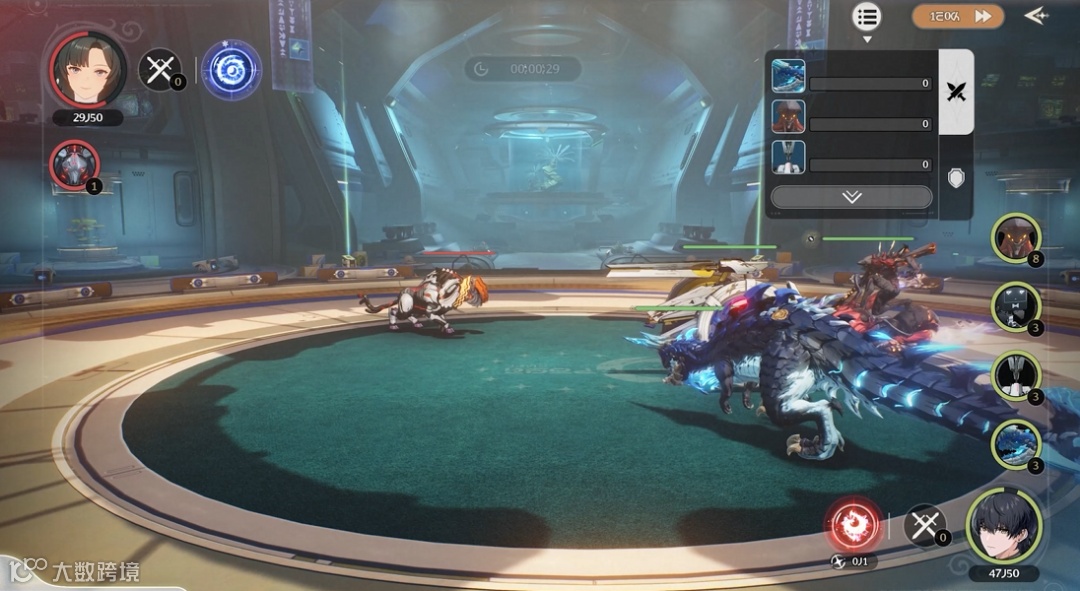This screenshot has width=1080, height=591.
Task: Click the dark-haired boy player portrait
Action: (x=1003, y=527)
